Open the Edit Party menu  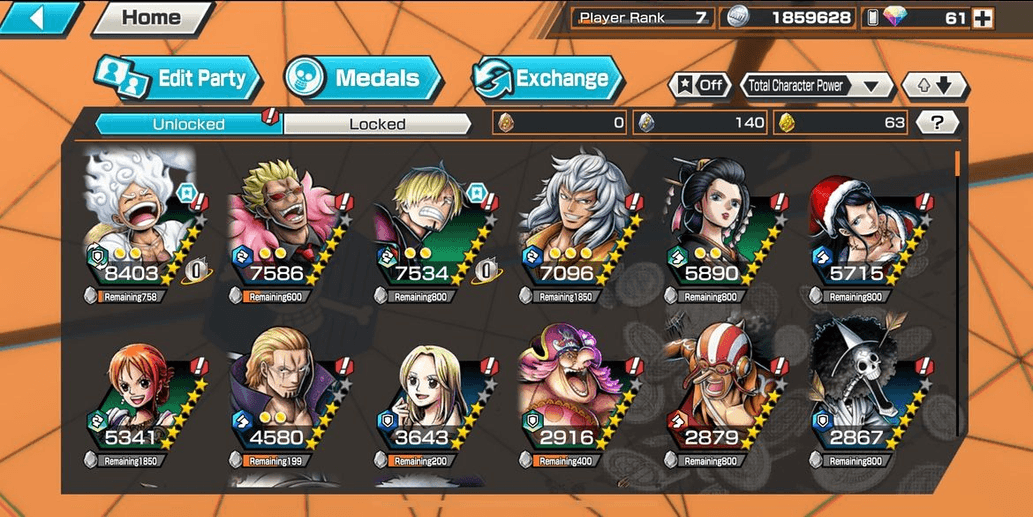(x=178, y=79)
